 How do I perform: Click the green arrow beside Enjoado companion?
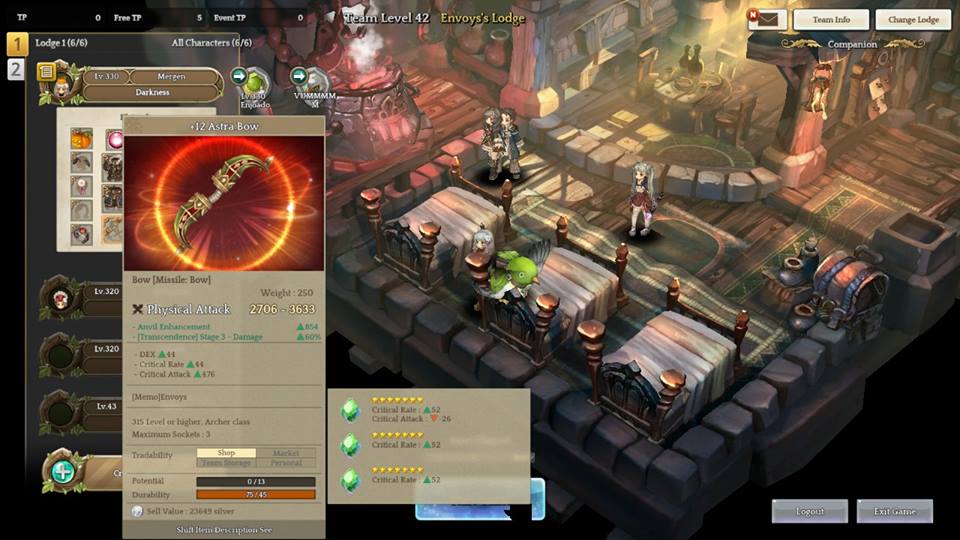[x=239, y=76]
